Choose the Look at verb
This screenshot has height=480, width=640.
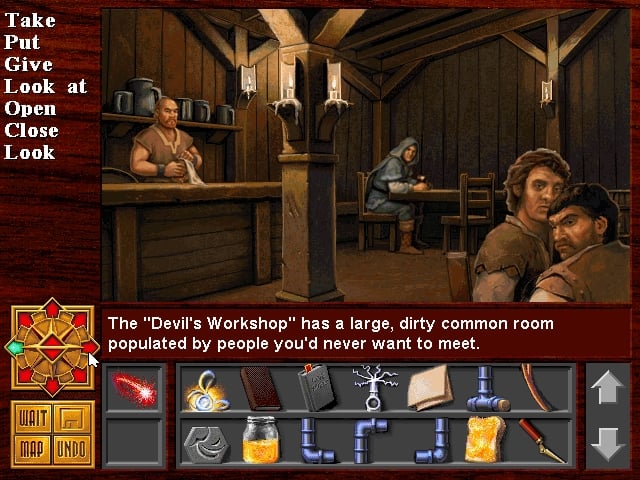[x=45, y=86]
